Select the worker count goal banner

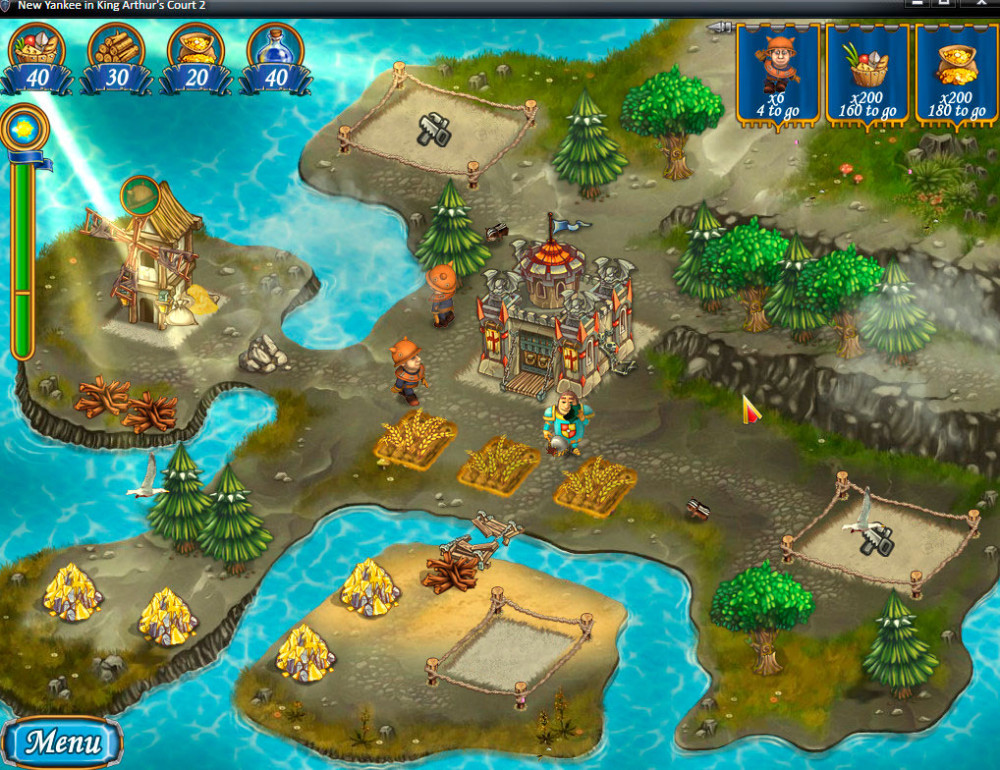click(778, 74)
